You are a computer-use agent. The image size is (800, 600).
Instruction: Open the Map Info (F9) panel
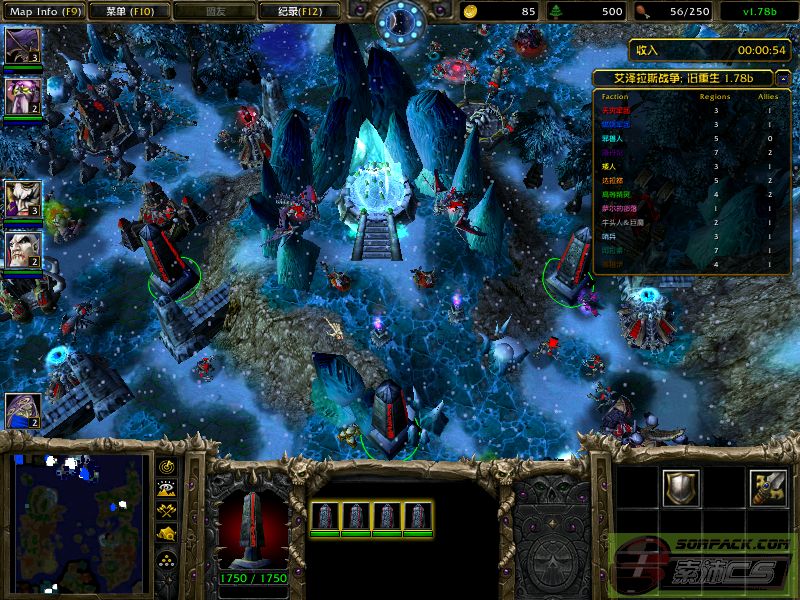44,12
